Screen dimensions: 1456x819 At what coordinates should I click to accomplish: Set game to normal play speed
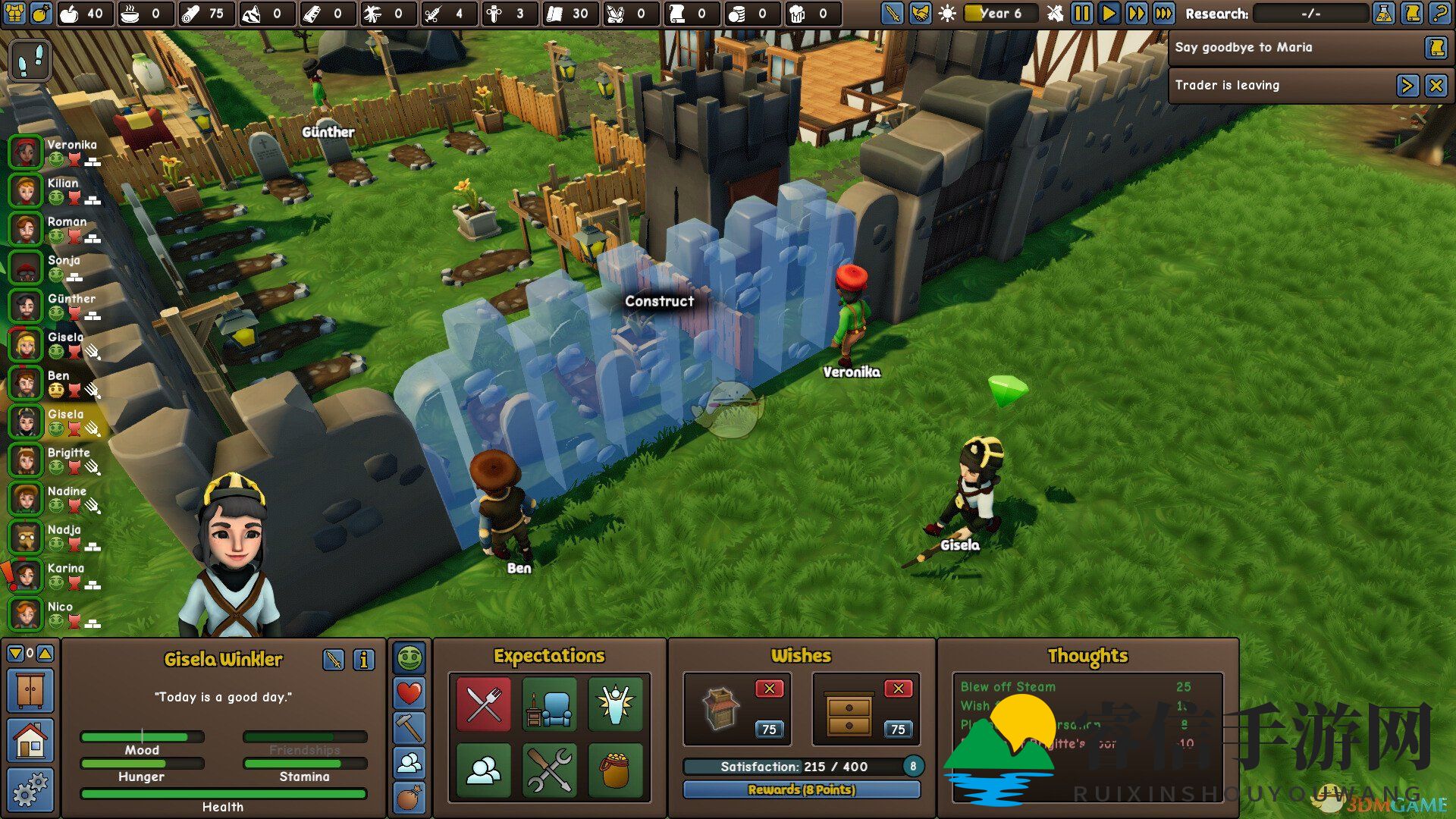(1109, 14)
